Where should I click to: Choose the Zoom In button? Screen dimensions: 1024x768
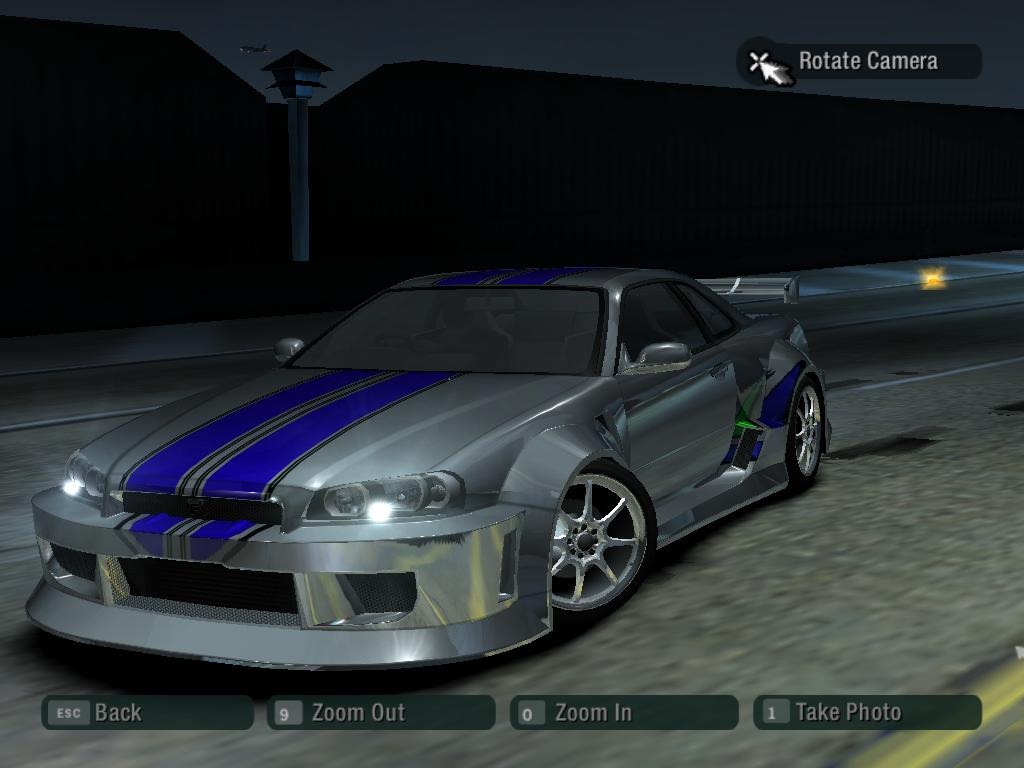click(623, 713)
